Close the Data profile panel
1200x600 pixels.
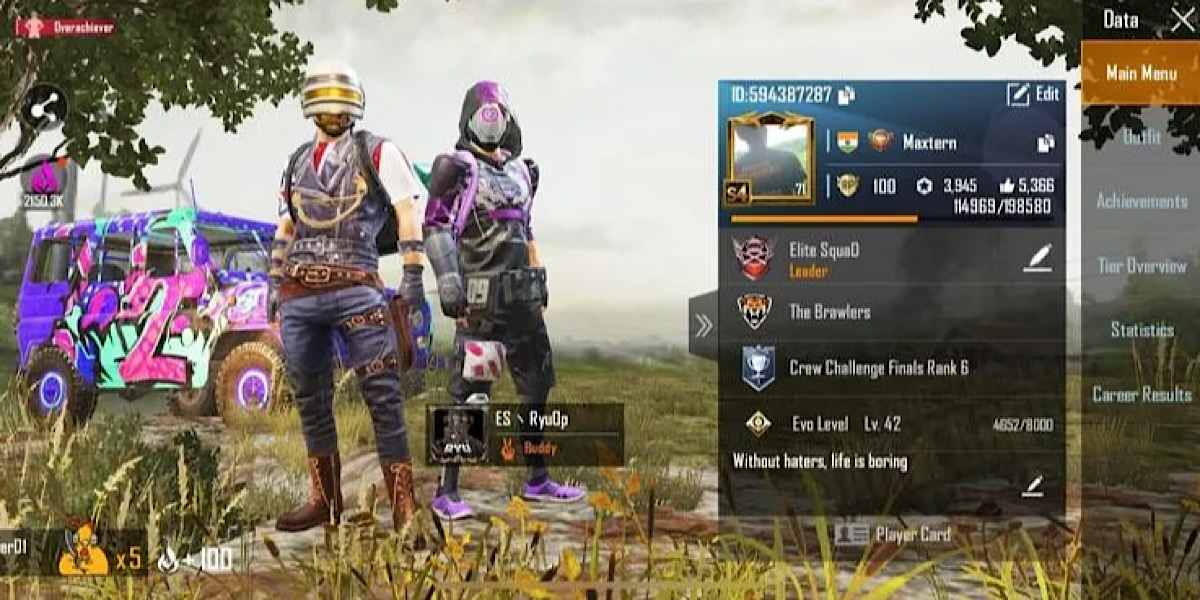tap(1182, 20)
